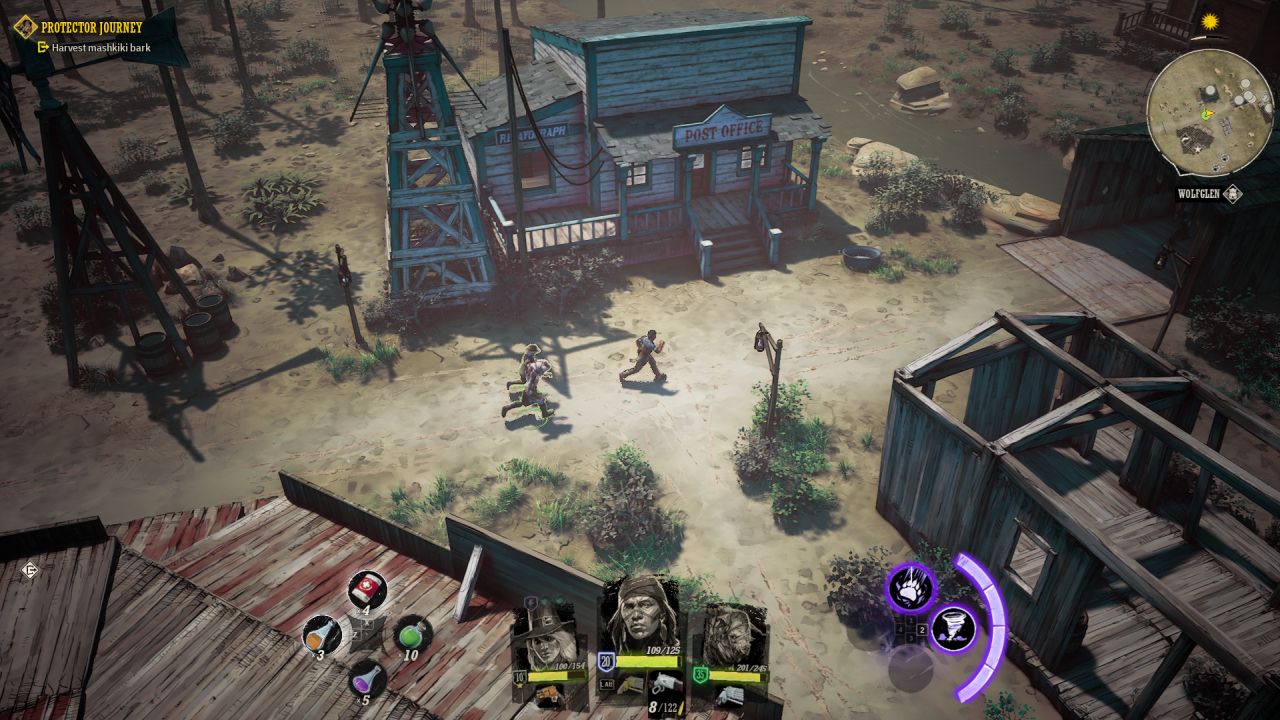The width and height of the screenshot is (1280, 720).
Task: Open the Protector Journey quest tracker
Action: tap(92, 27)
